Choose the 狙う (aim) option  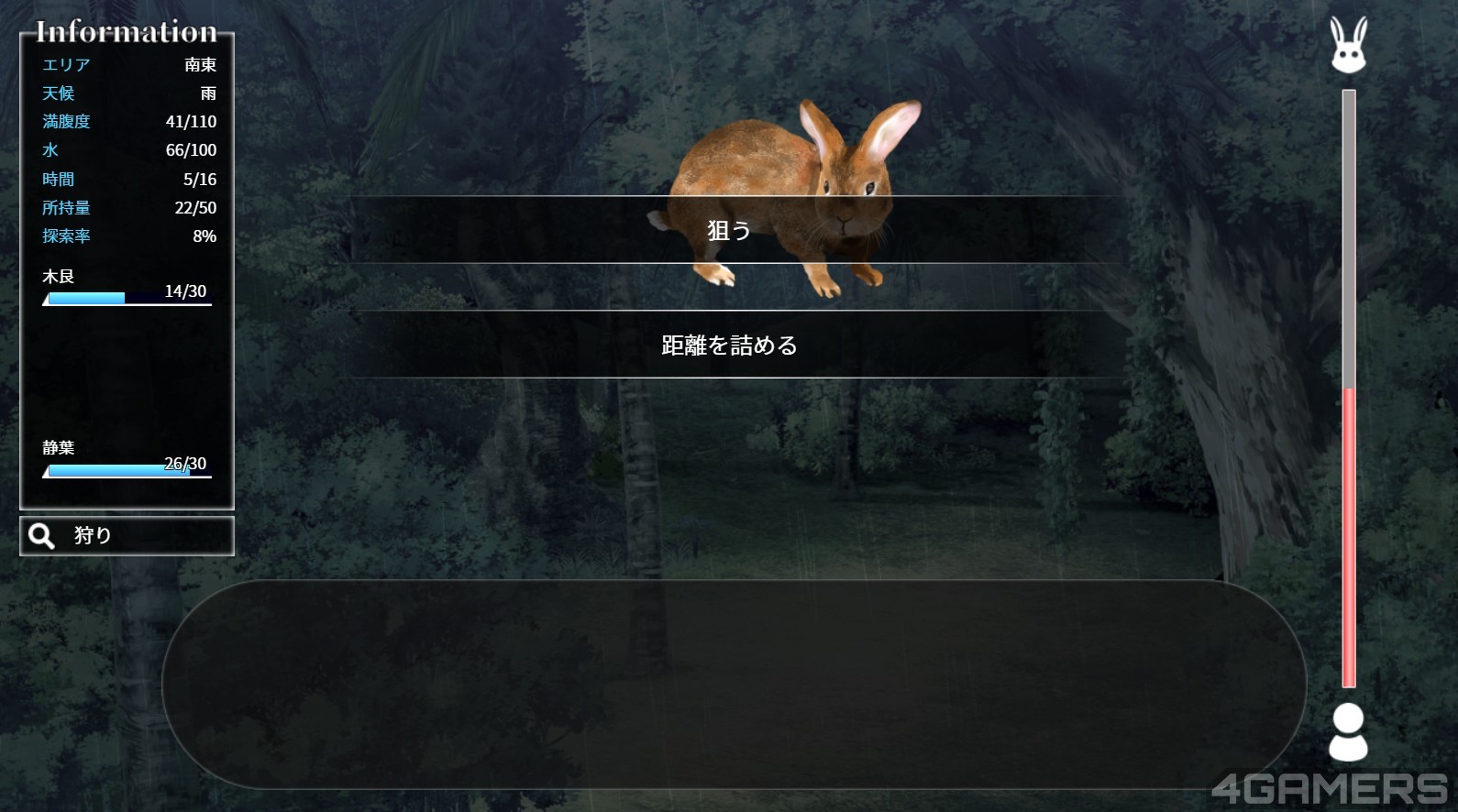pyautogui.click(x=730, y=230)
